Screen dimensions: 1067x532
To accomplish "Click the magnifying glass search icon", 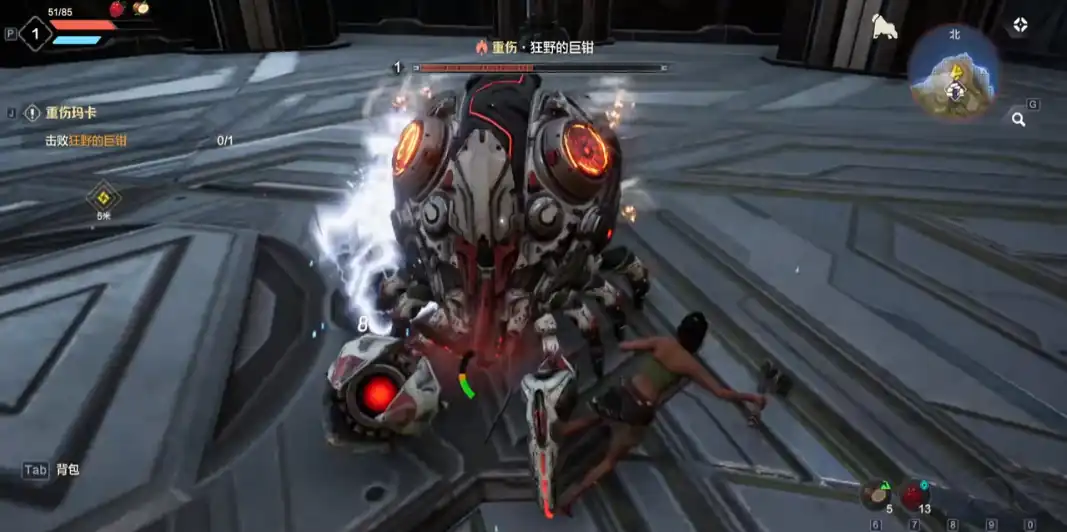I will click(x=1018, y=120).
